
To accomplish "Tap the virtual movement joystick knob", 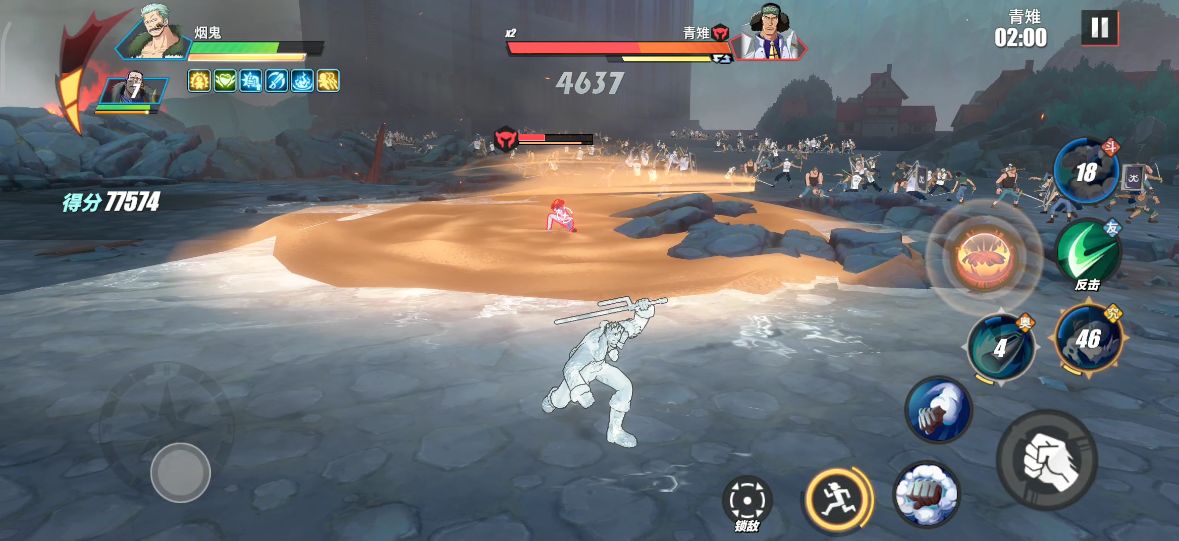I will pyautogui.click(x=180, y=472).
